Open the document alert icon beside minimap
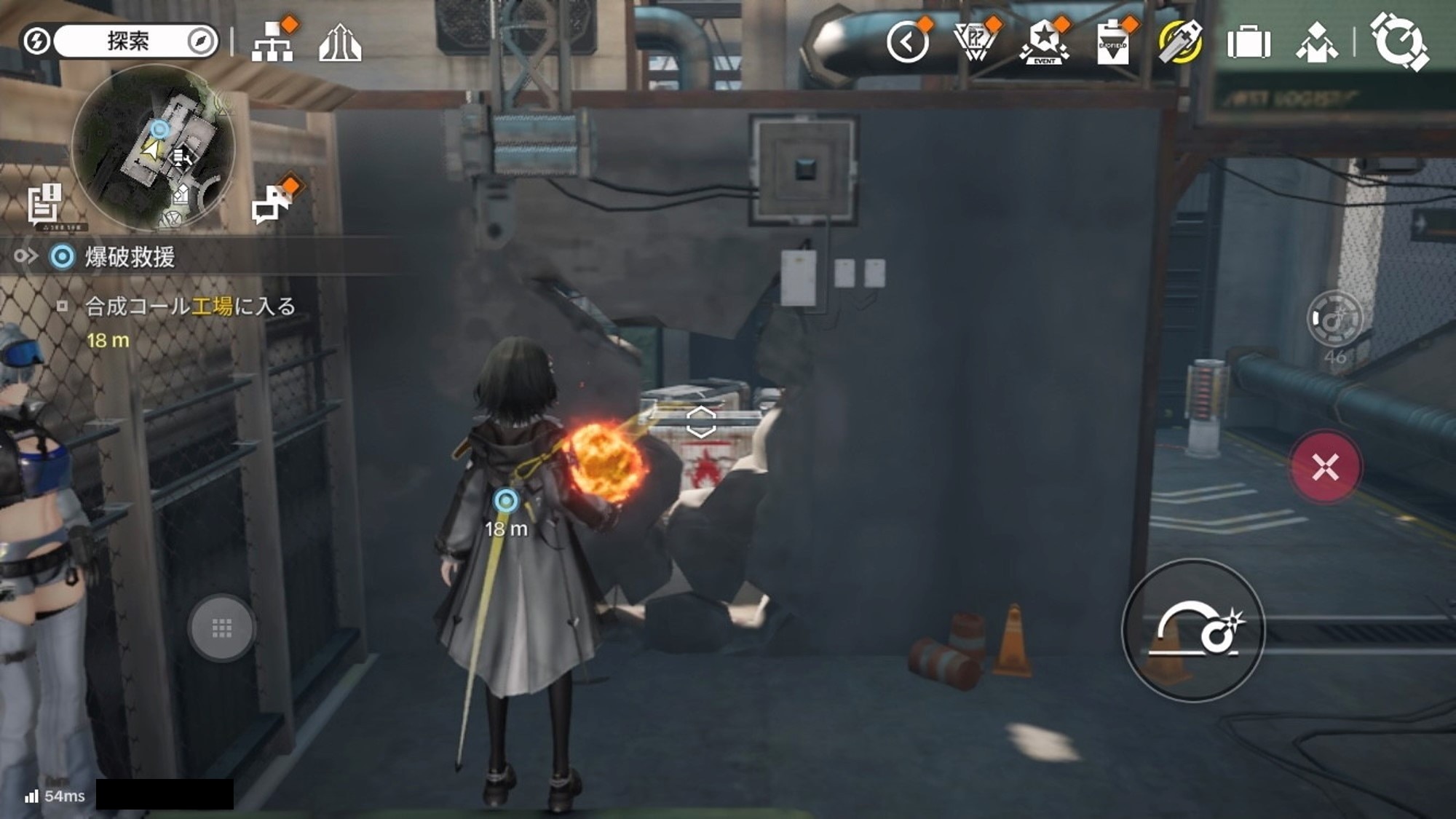Screen dimensions: 1456x819 44,203
